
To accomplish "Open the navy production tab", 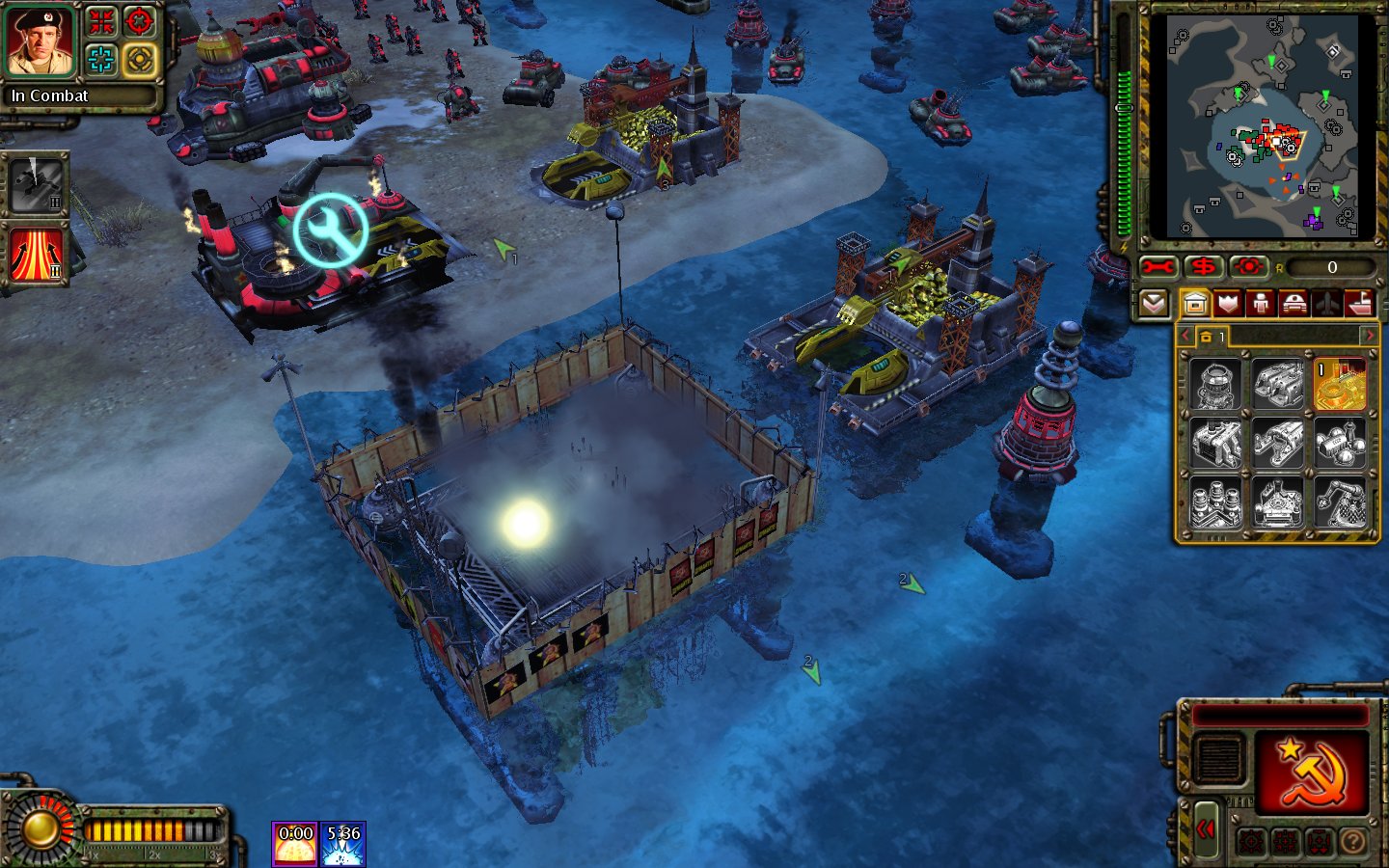I will point(1359,304).
